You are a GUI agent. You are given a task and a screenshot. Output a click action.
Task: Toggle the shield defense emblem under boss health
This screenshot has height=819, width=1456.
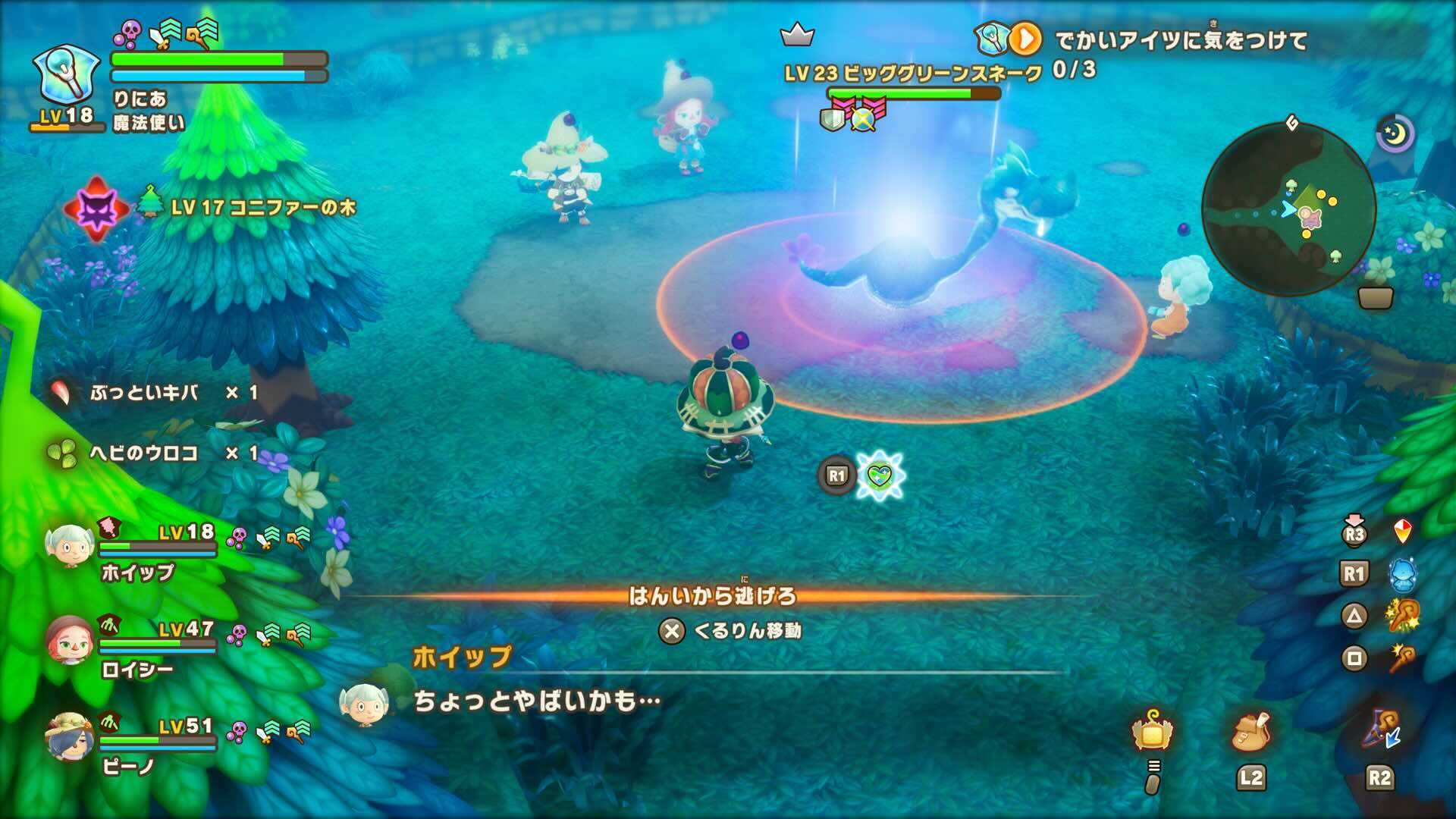click(833, 121)
